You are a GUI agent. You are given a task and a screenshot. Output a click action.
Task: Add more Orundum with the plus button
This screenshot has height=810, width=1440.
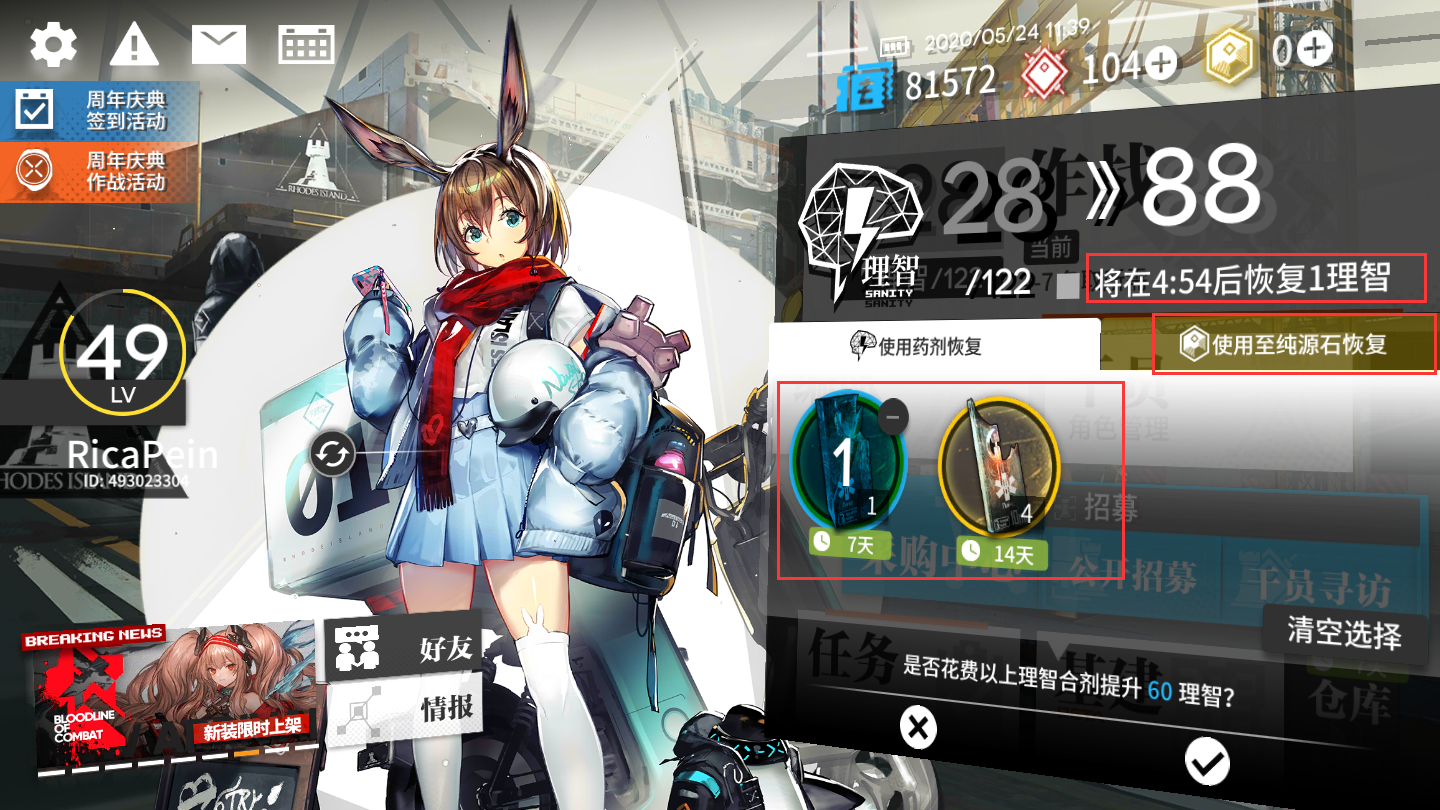(1161, 64)
